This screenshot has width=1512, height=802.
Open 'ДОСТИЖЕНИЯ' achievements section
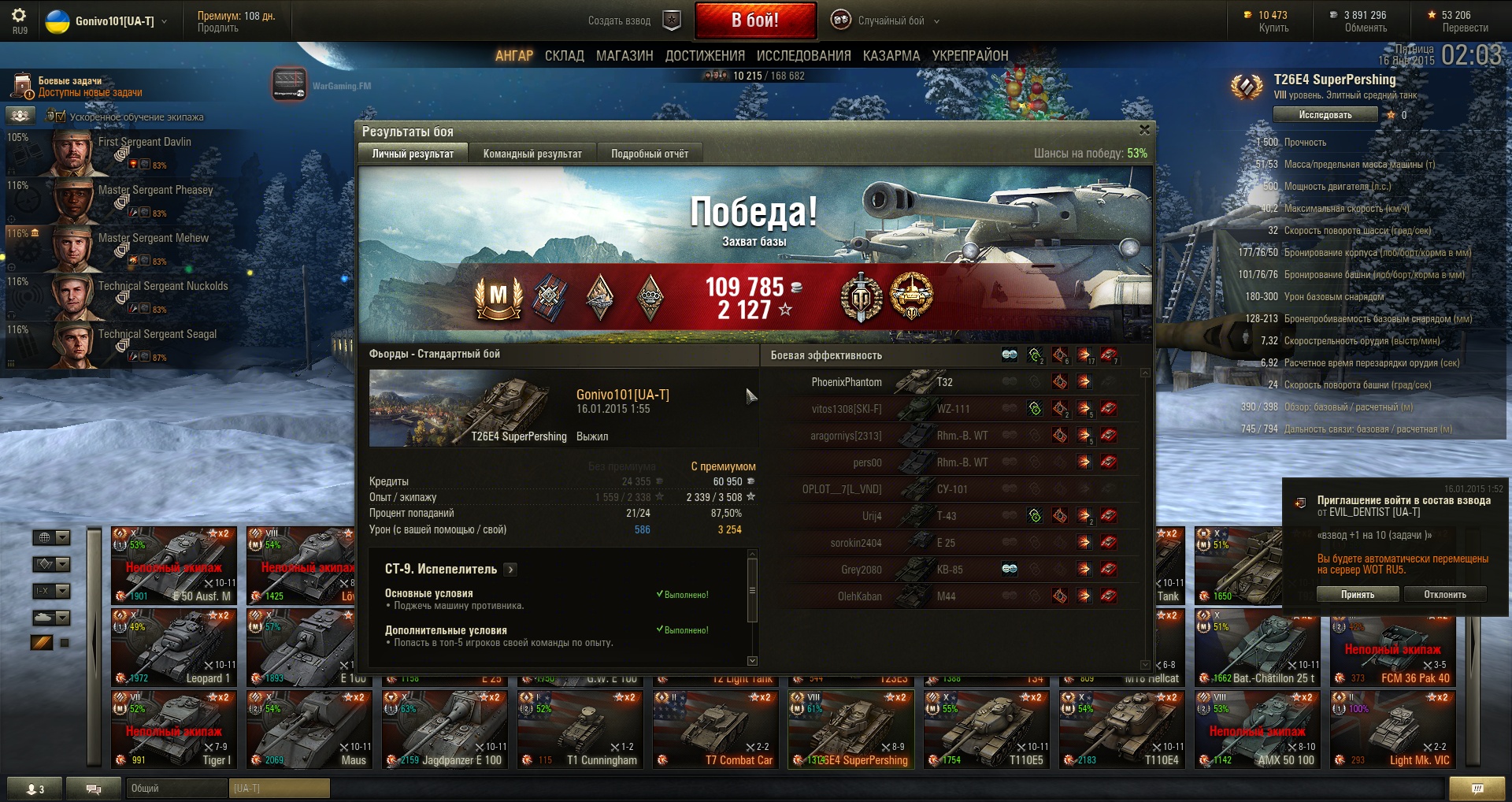[x=705, y=56]
